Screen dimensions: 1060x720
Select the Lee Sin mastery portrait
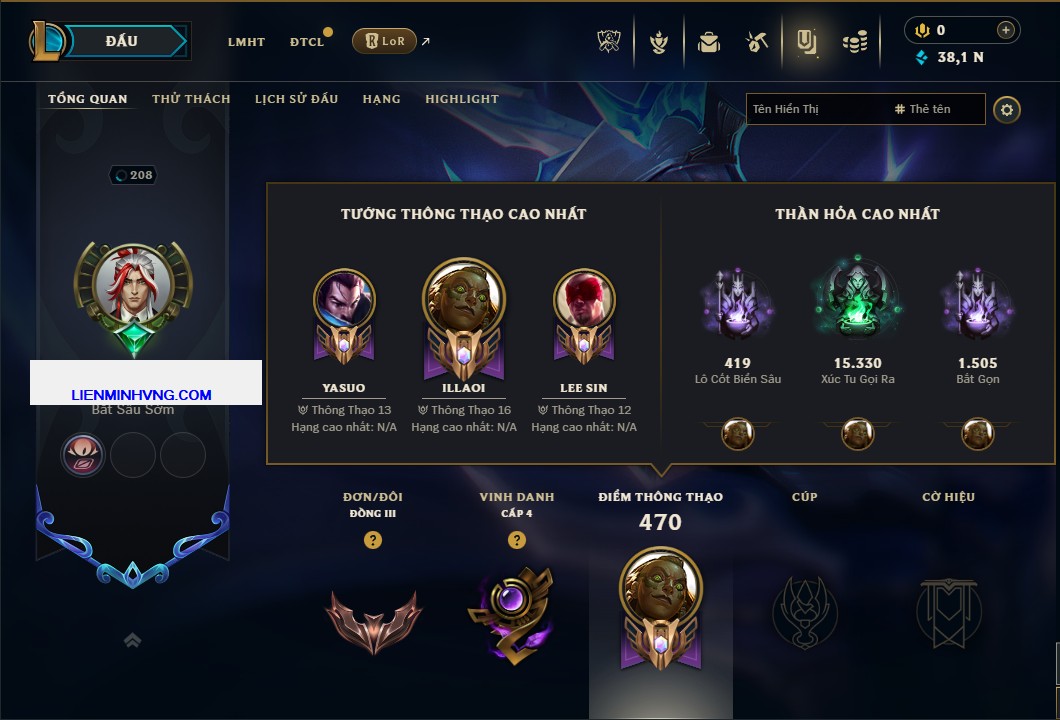pos(584,299)
